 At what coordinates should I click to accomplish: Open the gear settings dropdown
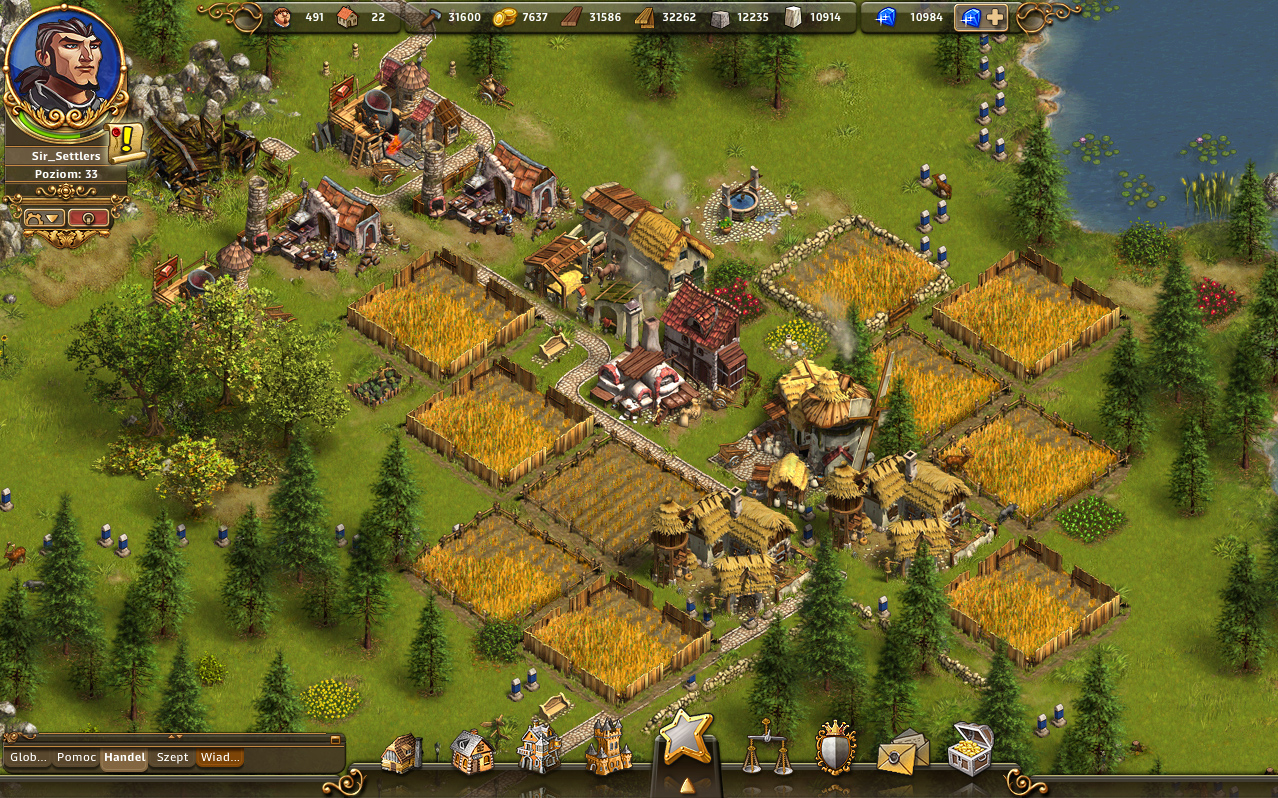pos(44,217)
